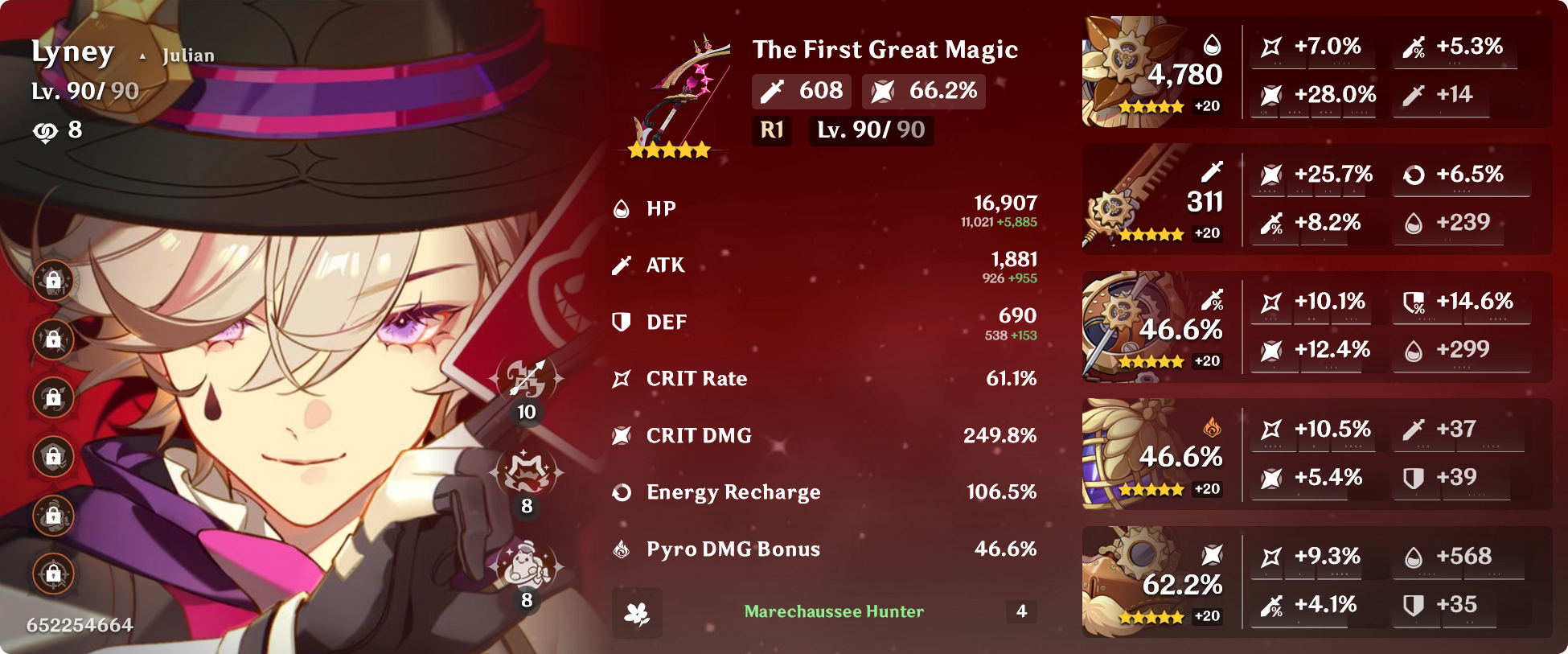Click the Energy Recharge stat icon
Image resolution: width=1568 pixels, height=654 pixels.
click(621, 492)
